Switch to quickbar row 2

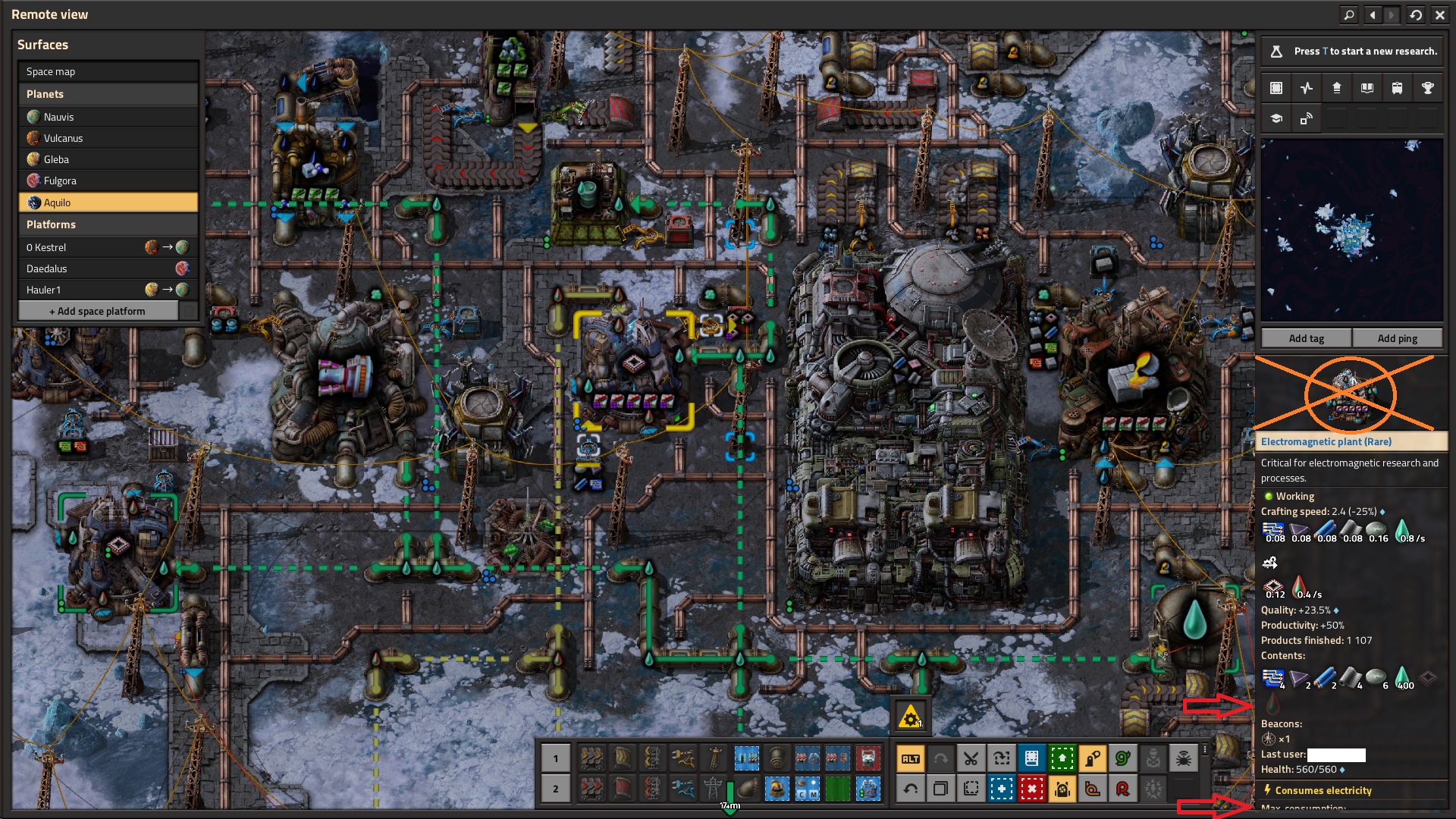click(555, 789)
